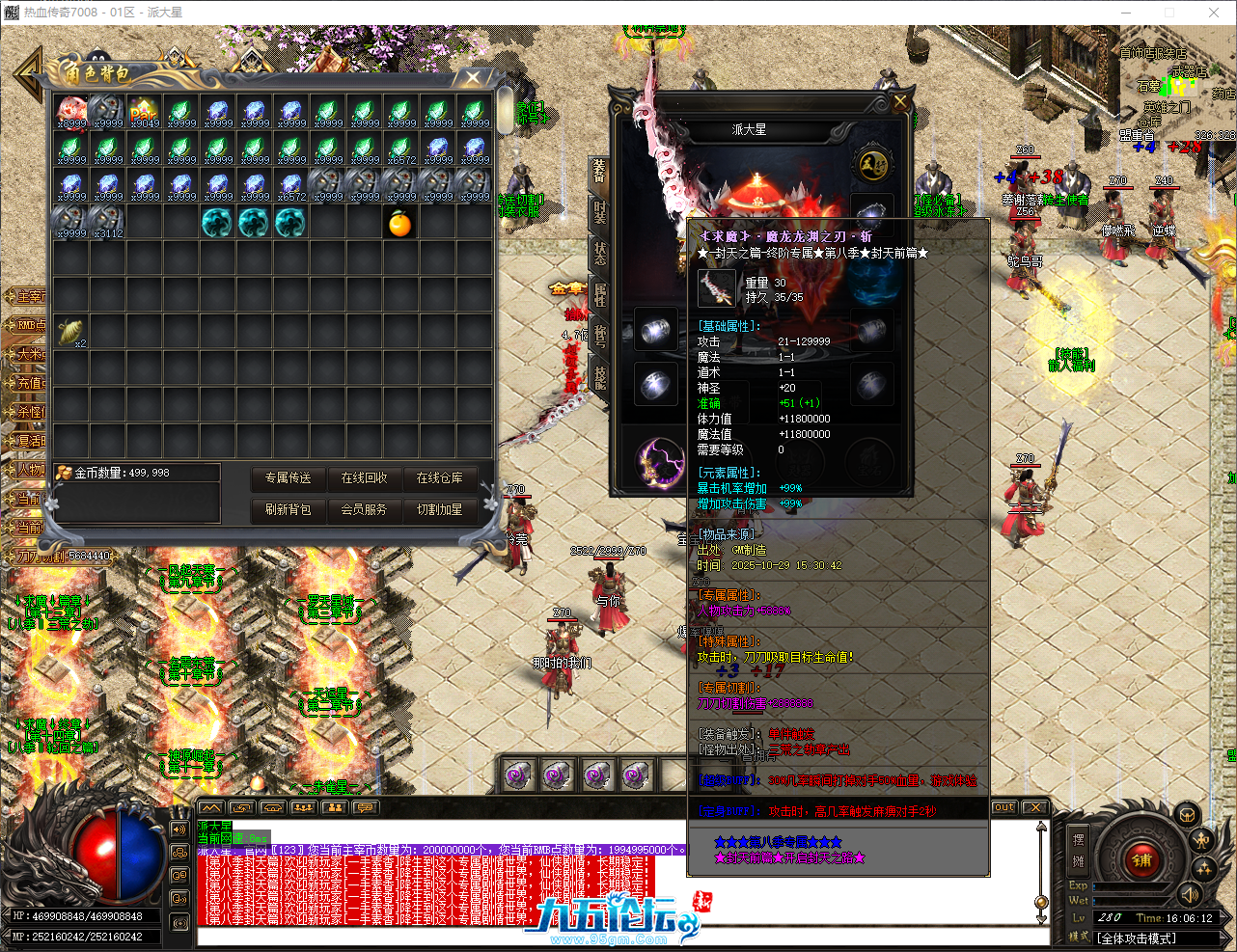Switch to the 时装 fashion tab
Screen dimensions: 1237x952
pos(599,212)
